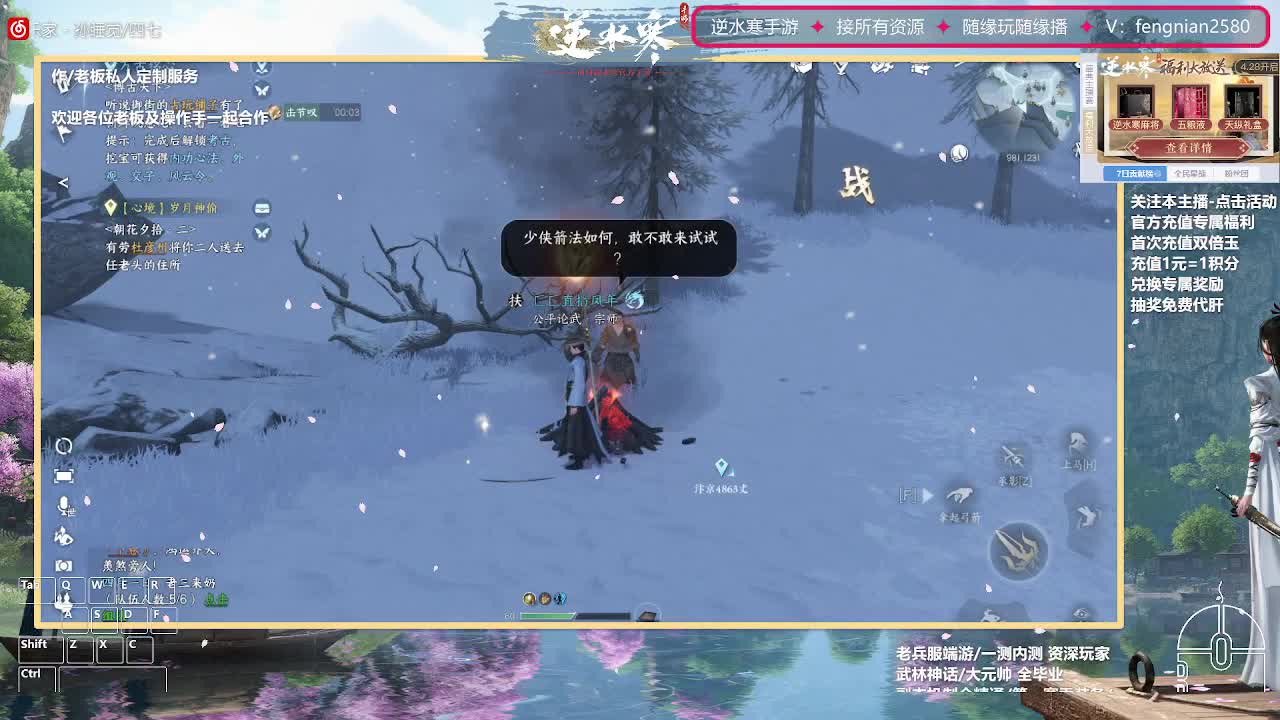Click the 上马[H] mount horse icon

coord(1076,441)
